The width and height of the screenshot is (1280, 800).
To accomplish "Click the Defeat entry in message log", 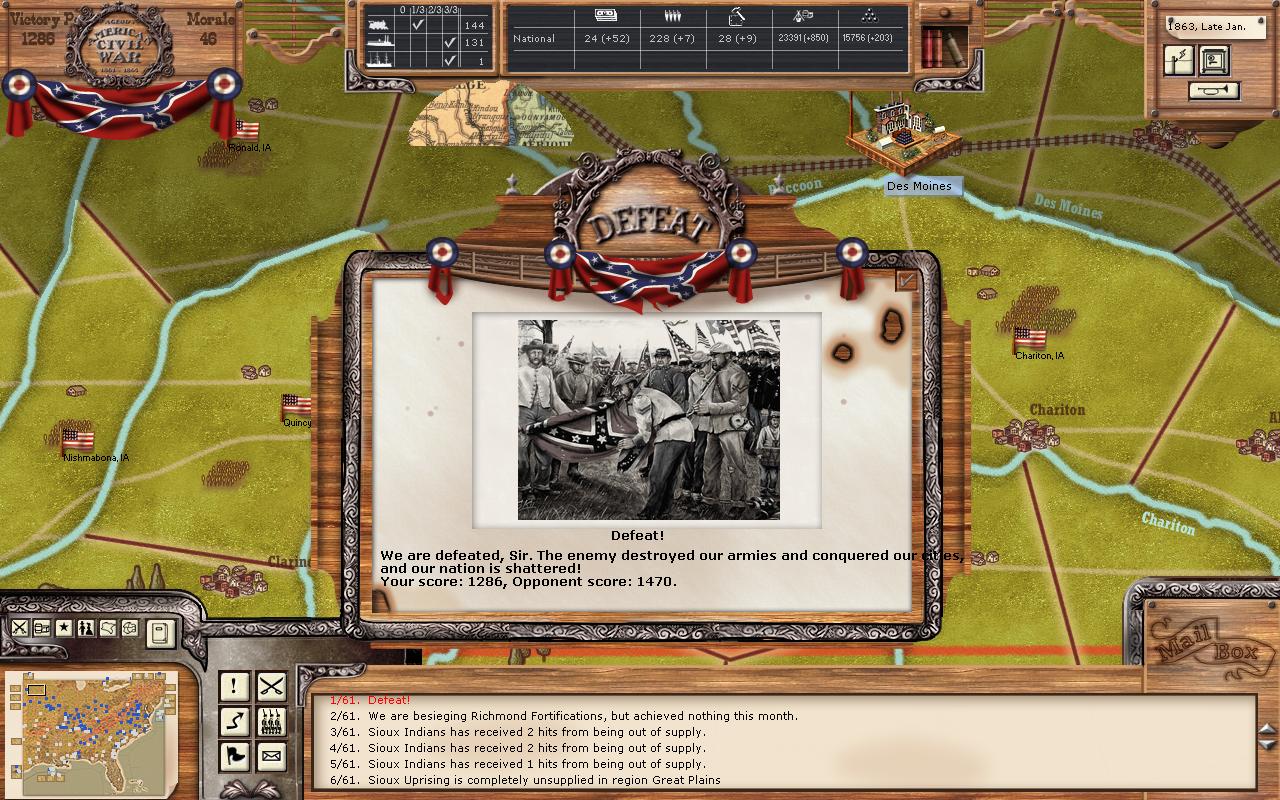I will (389, 701).
